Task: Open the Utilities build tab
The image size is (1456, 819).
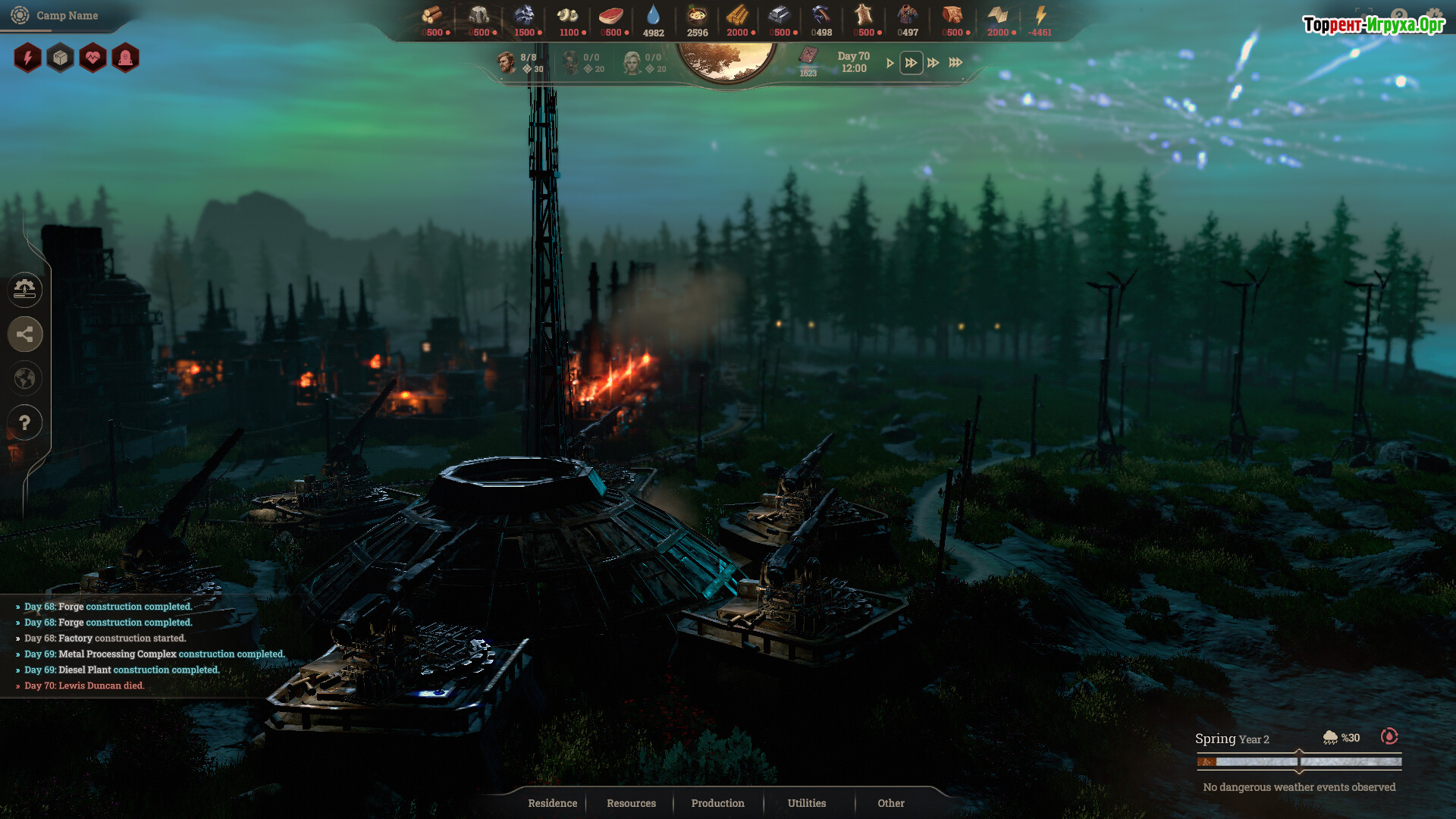Action: click(x=806, y=803)
